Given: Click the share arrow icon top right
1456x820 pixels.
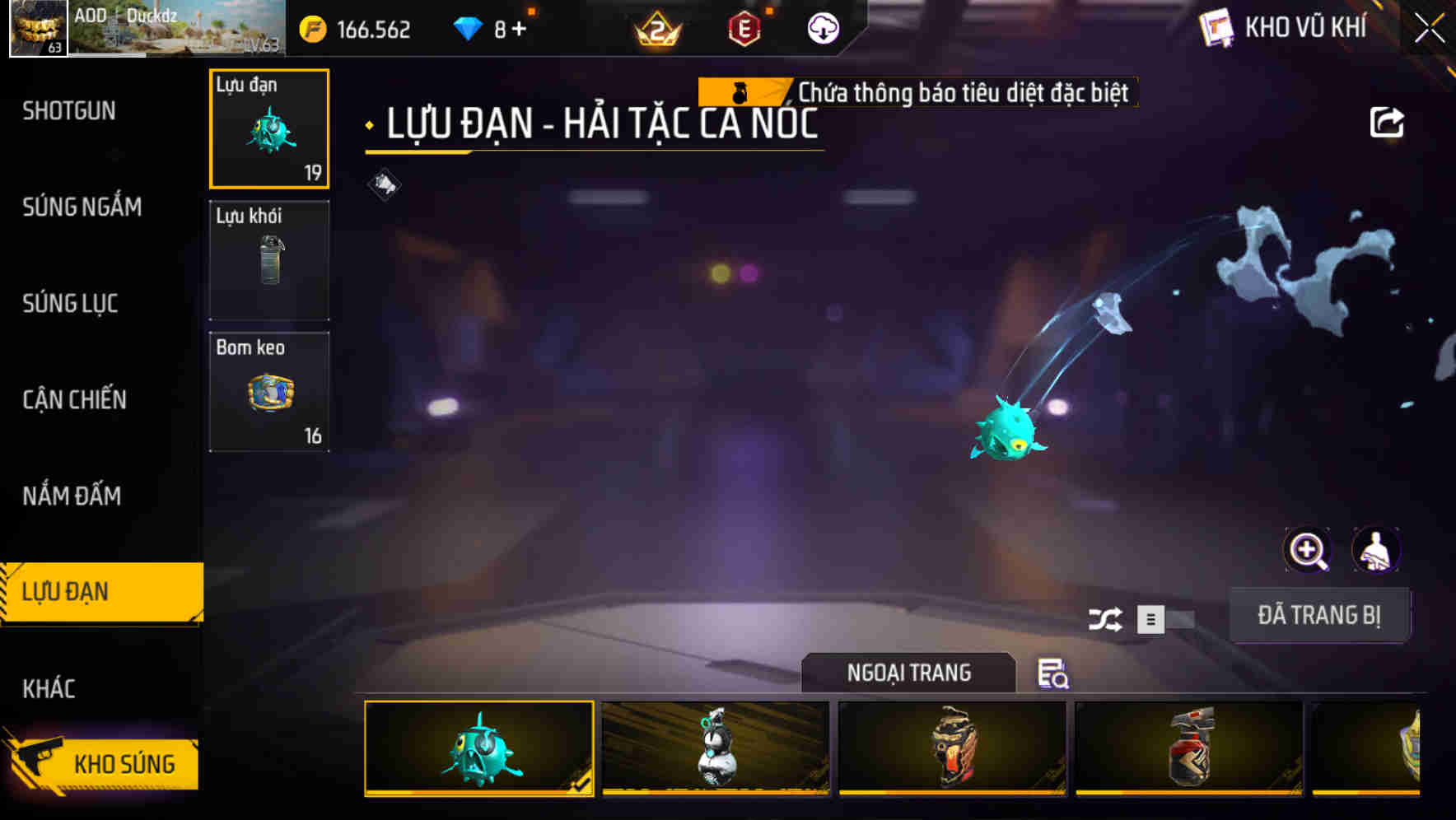Looking at the screenshot, I should [1388, 122].
